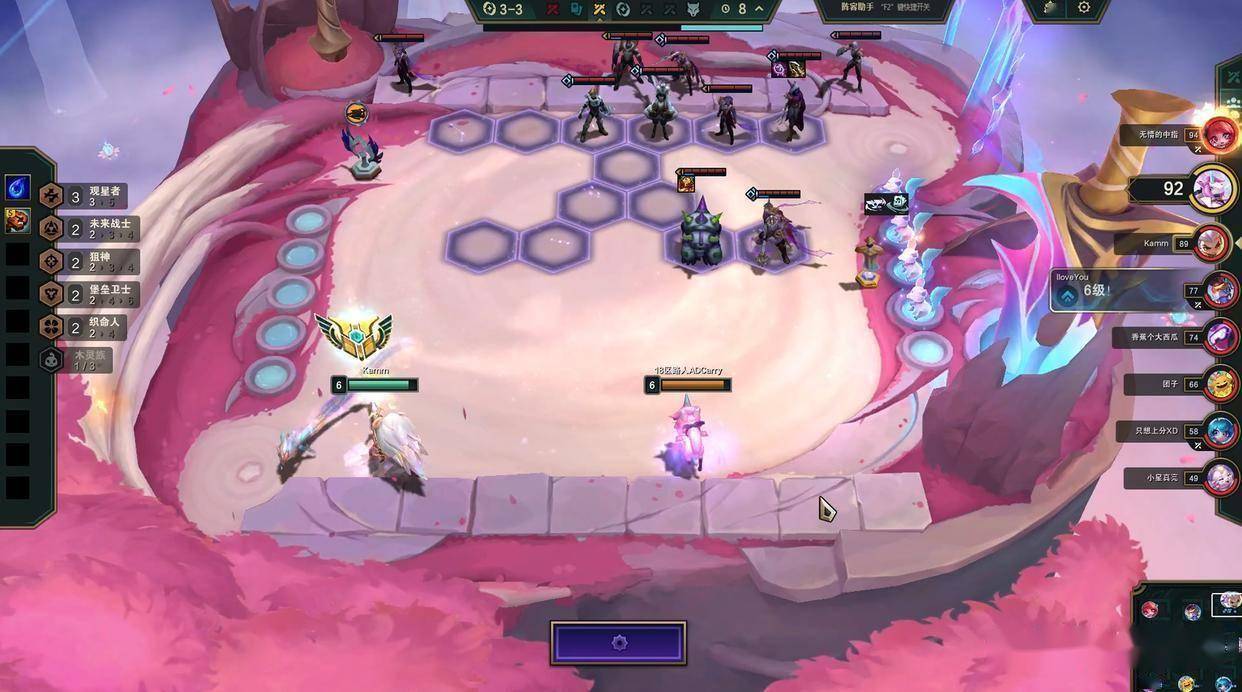Screen dimensions: 1242x692
Task: Open the settings gear in the top bar
Action: coord(1084,8)
